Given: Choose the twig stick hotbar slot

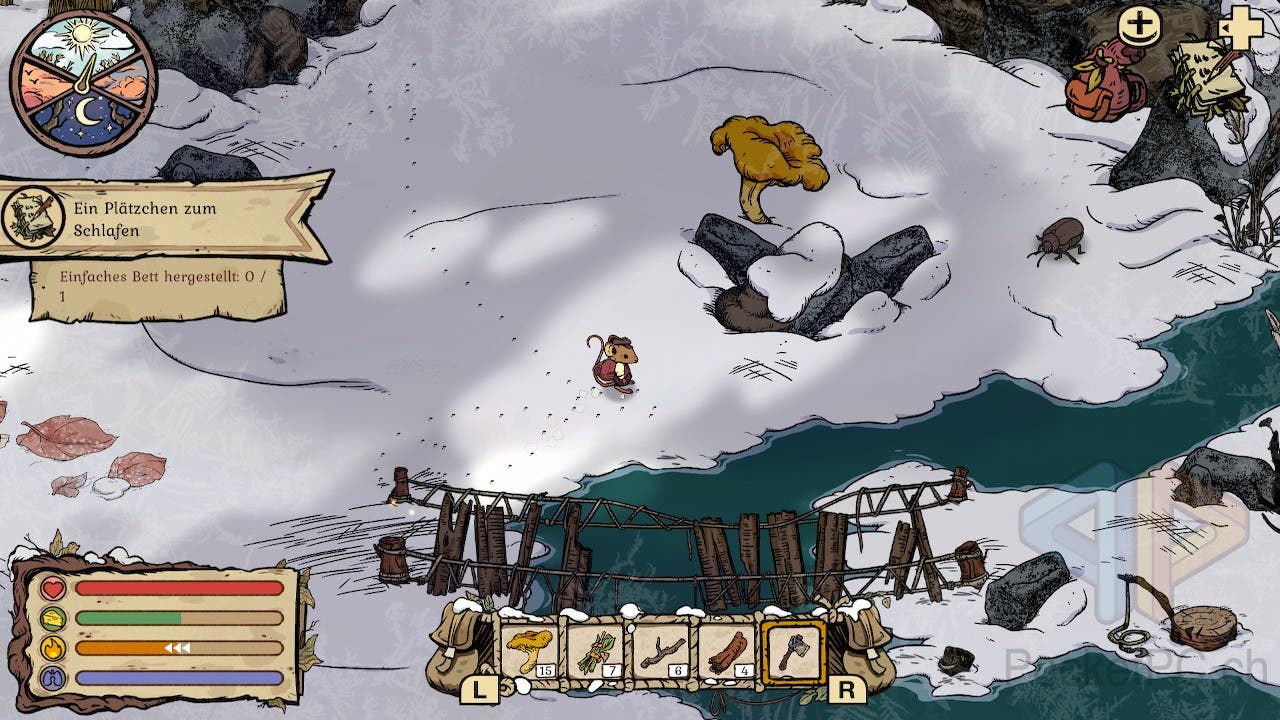Looking at the screenshot, I should (x=661, y=651).
